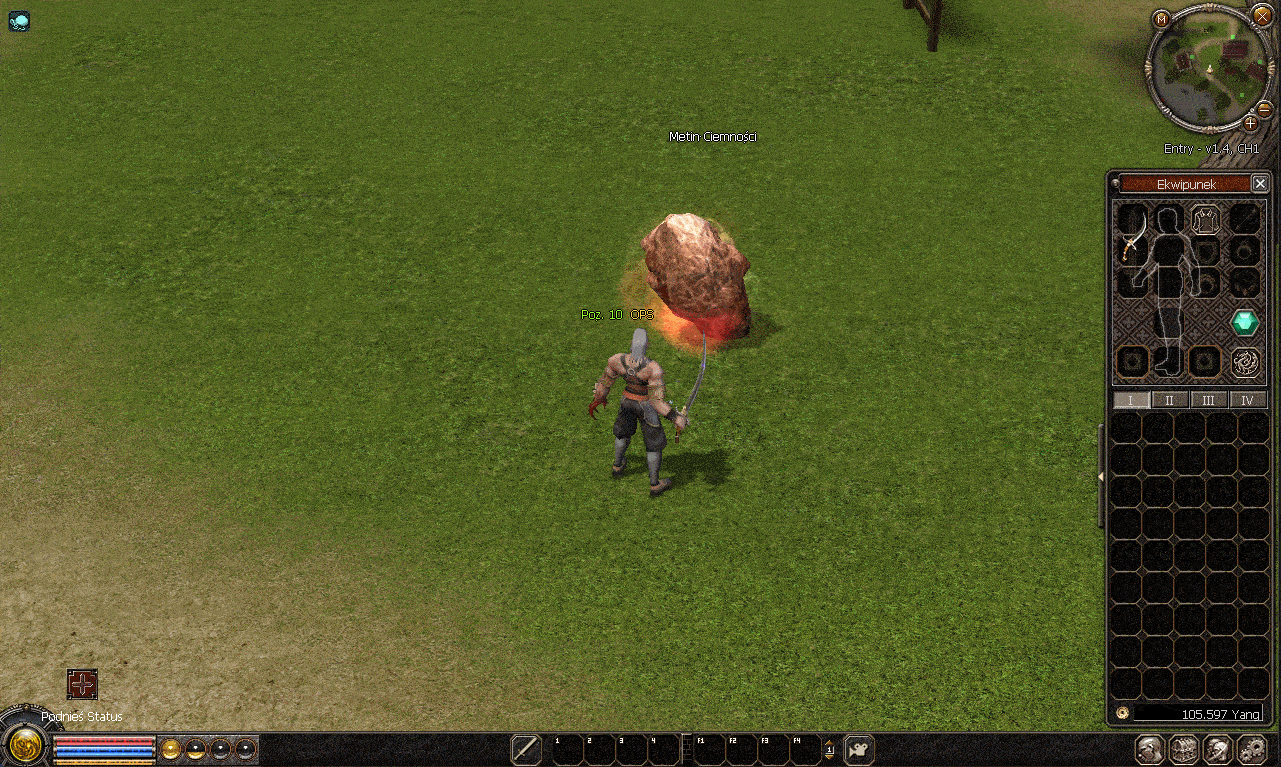This screenshot has height=767, width=1281.
Task: Open camera mode with the video camera icon
Action: coord(857,748)
